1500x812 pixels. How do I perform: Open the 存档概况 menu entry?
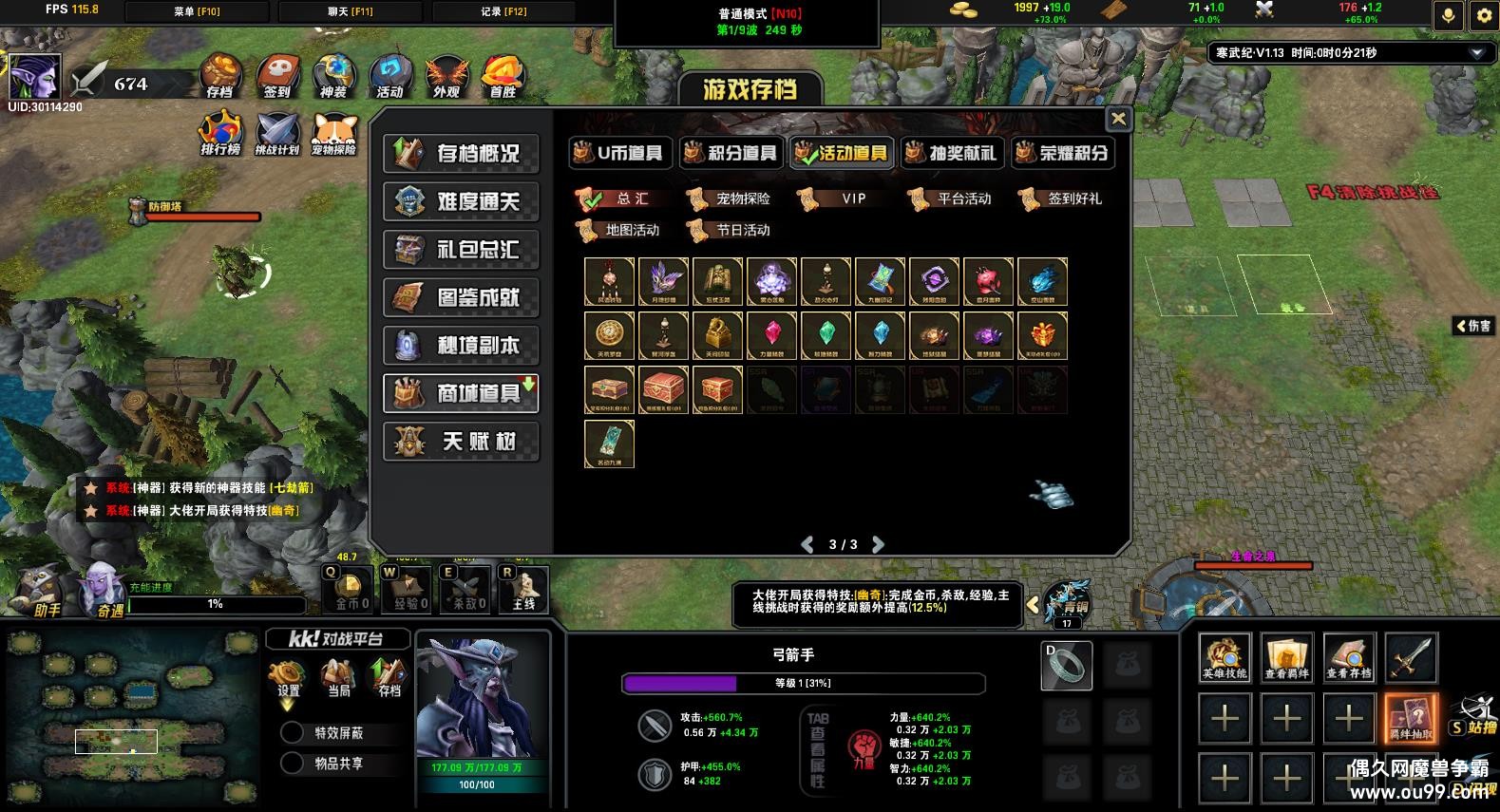tap(461, 154)
